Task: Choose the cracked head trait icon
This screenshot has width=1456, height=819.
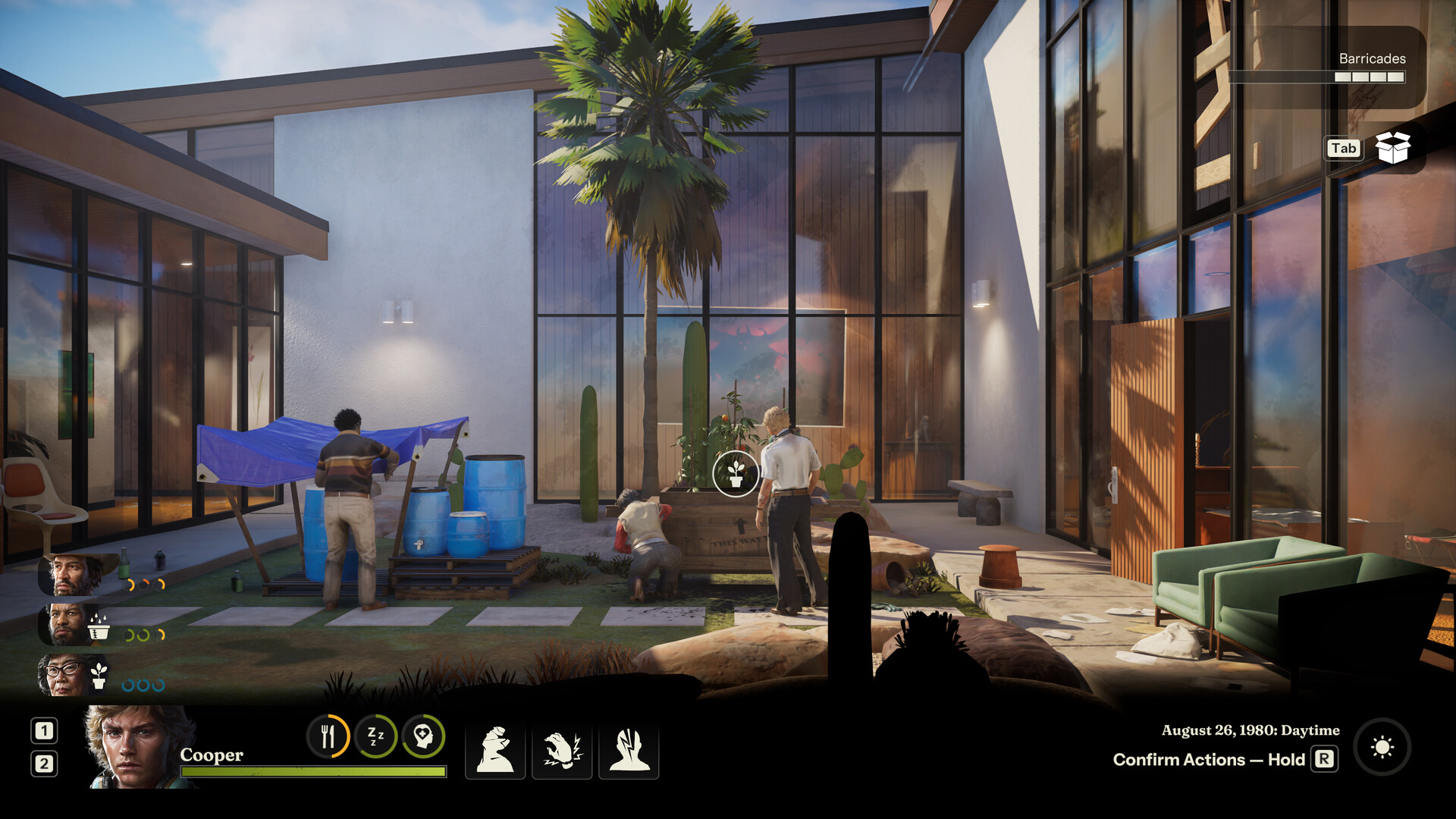Action: [629, 751]
